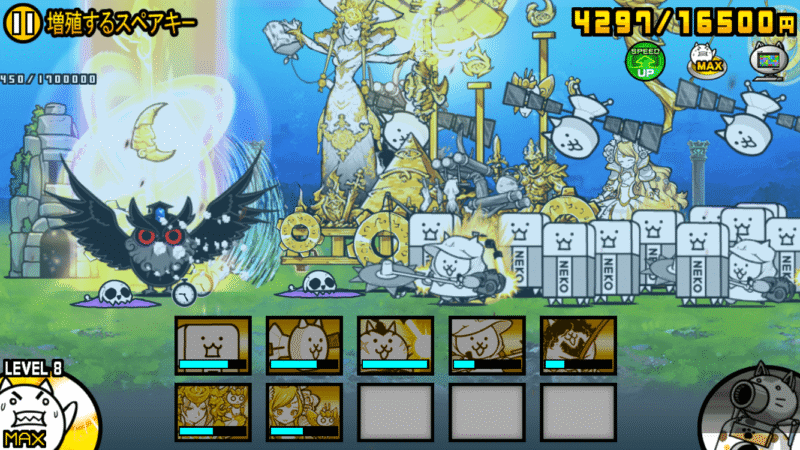
Task: Deploy the bearded cat unit slot
Action: pos(577,345)
